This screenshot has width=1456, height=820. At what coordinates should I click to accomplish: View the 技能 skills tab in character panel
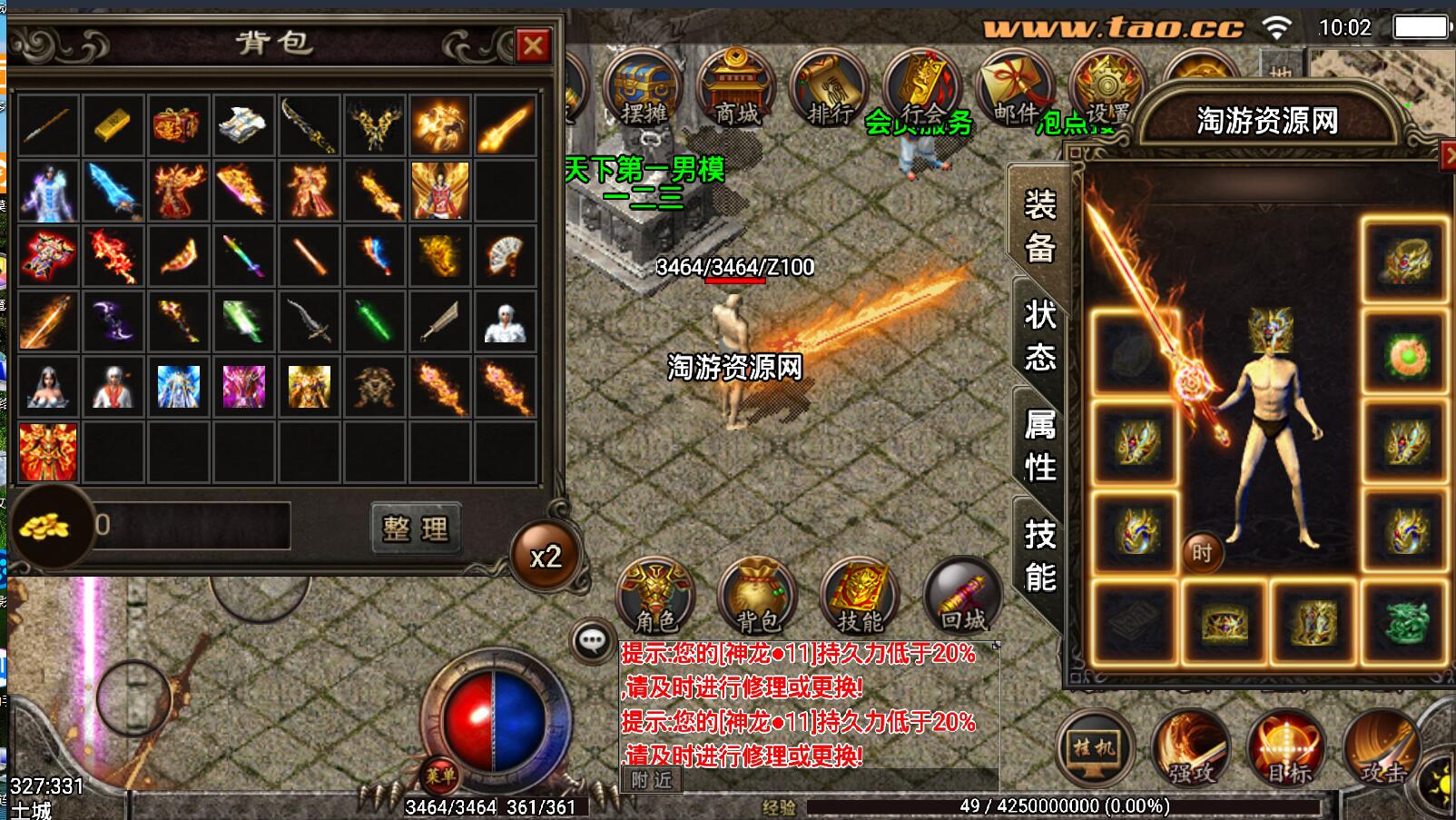click(x=1039, y=556)
